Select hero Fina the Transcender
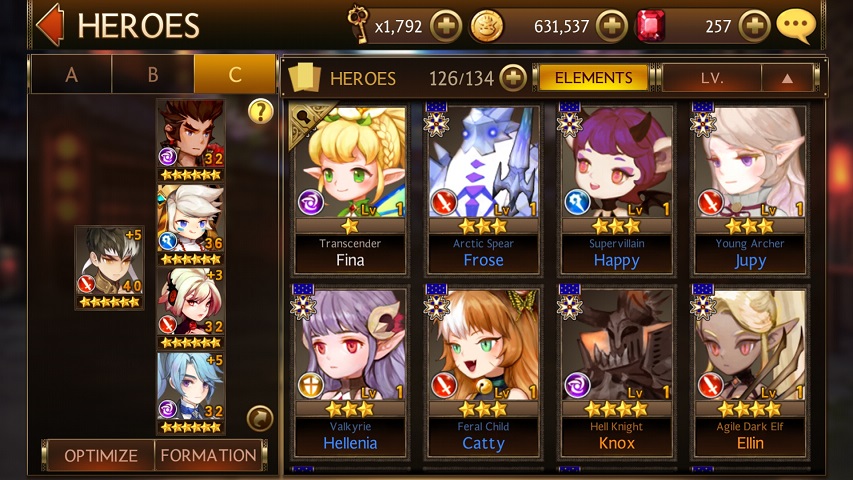Viewport: 853px width, 480px height. coord(350,190)
